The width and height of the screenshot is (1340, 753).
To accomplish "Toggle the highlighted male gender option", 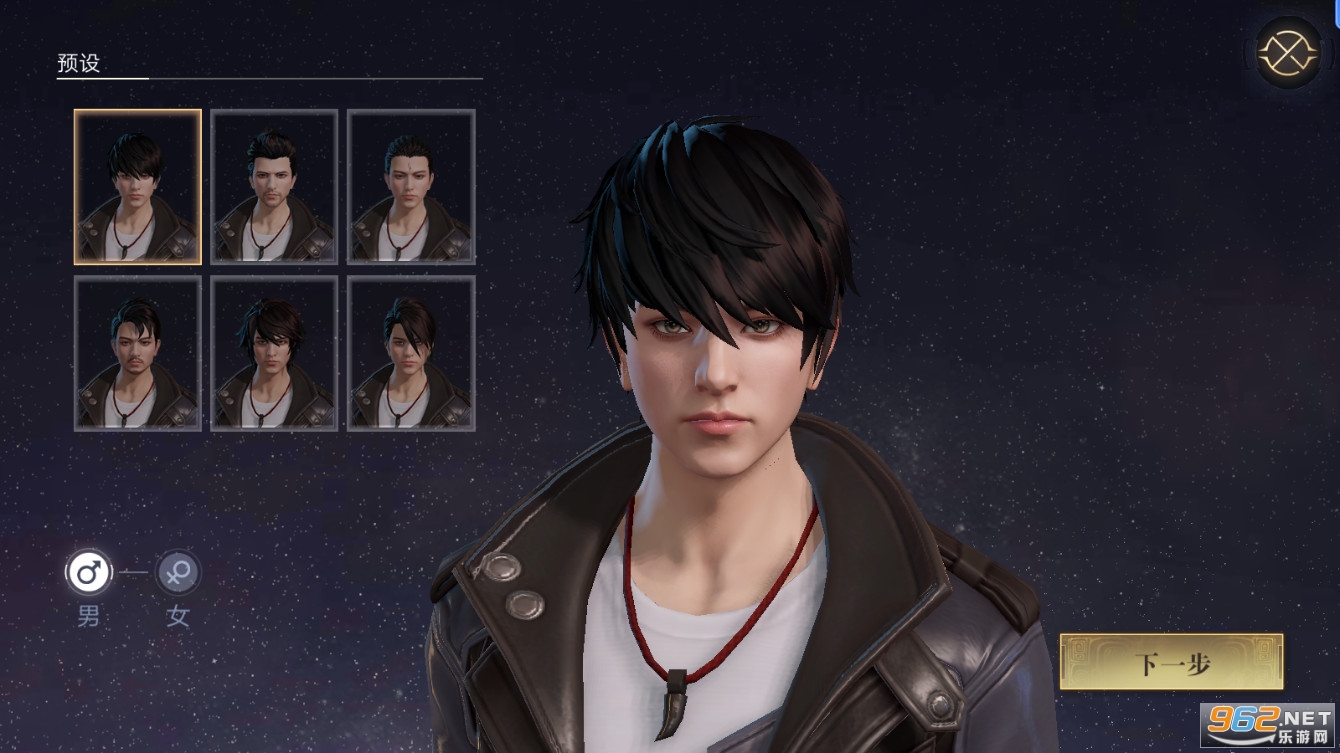I will (x=89, y=572).
